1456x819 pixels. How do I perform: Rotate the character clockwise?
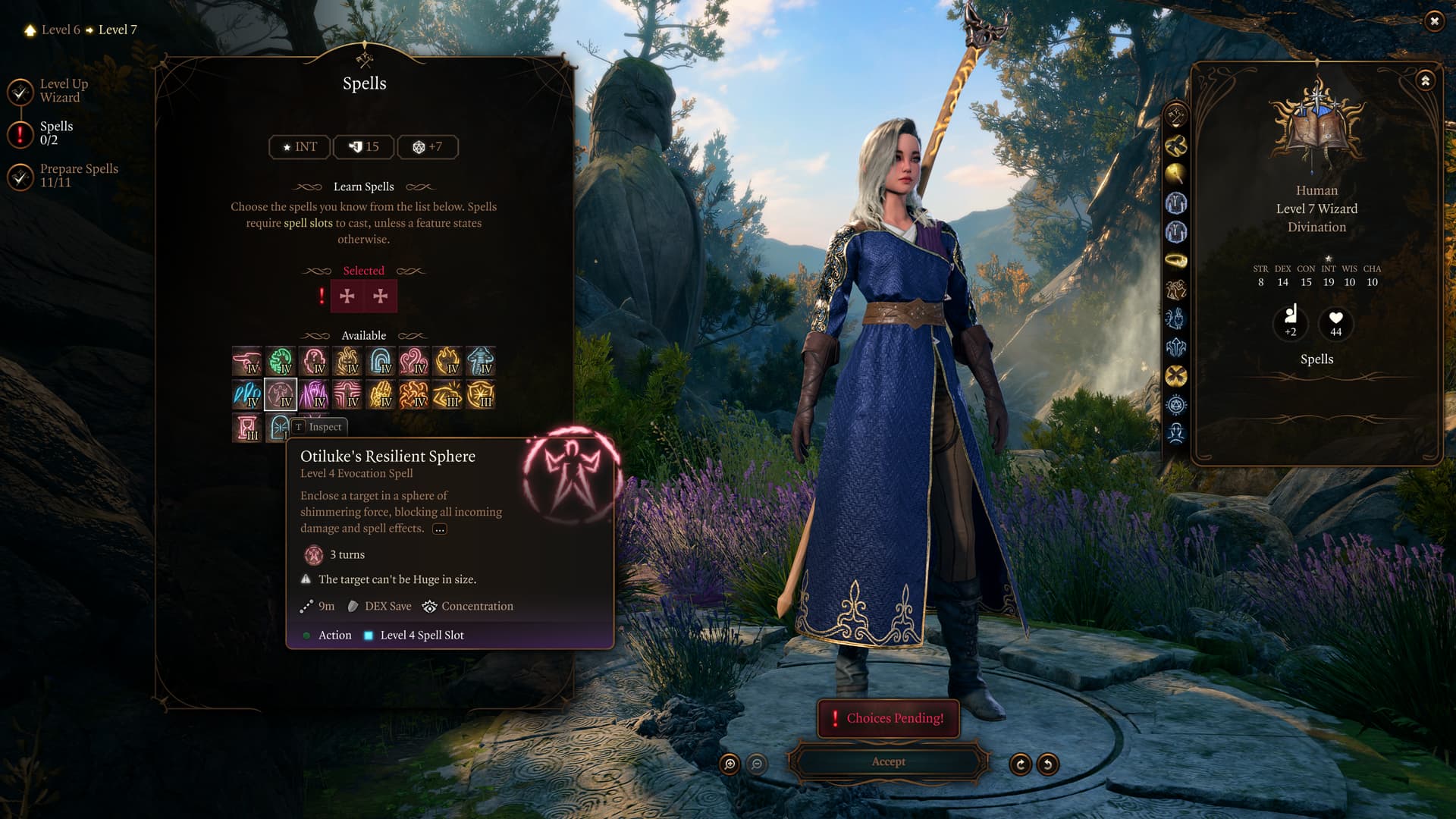click(1020, 764)
